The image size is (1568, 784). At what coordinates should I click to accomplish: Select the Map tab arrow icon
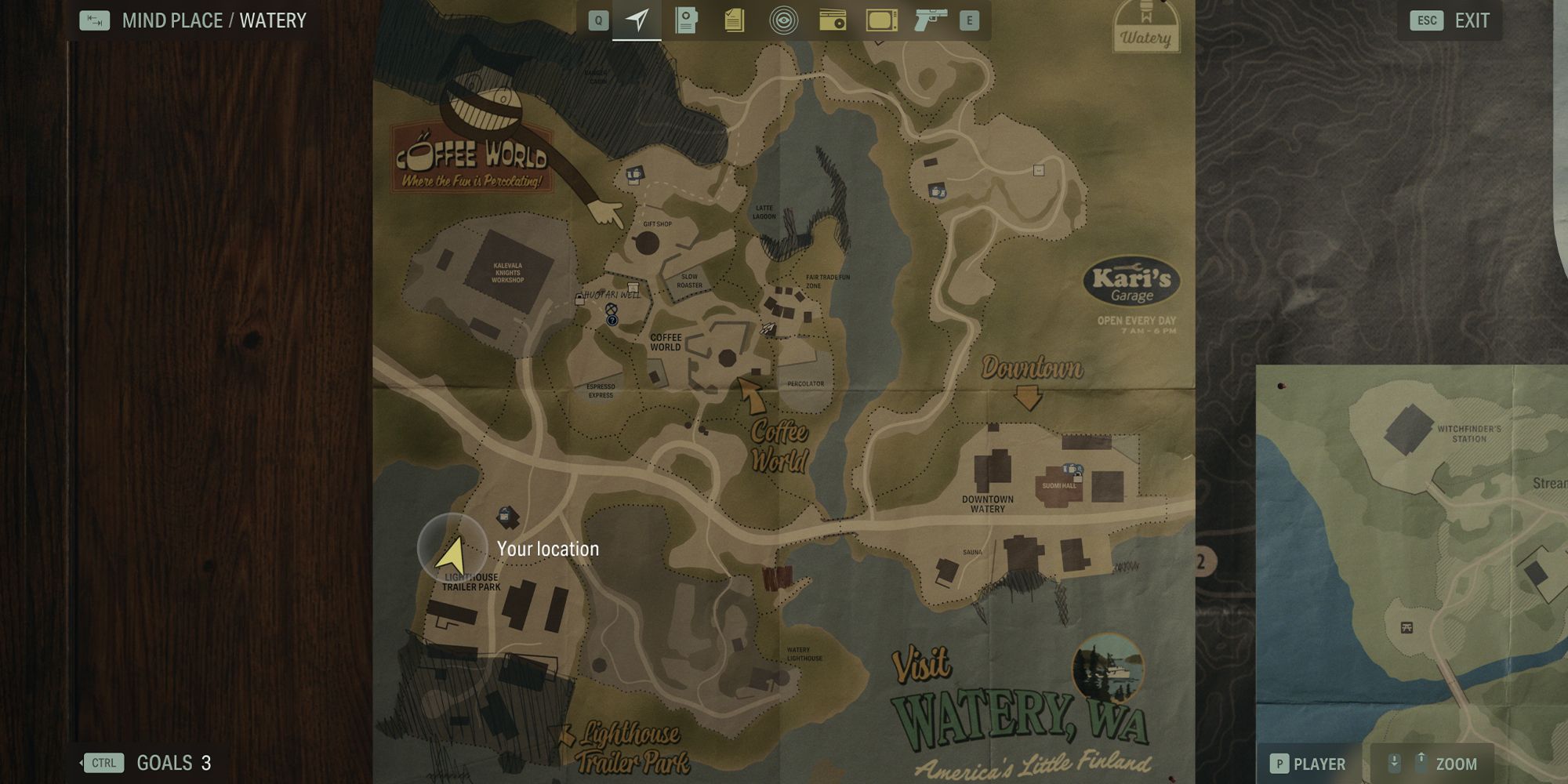pyautogui.click(x=637, y=20)
